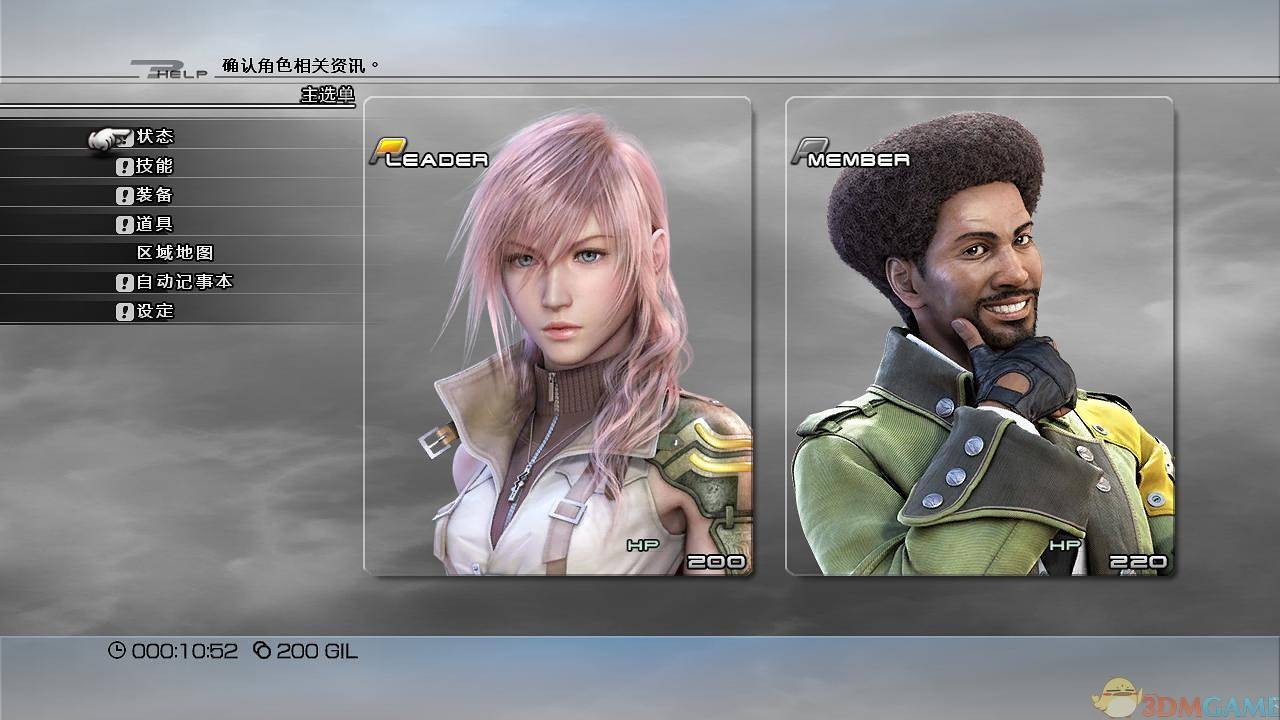Select the 技能 (Skills) menu entry

tap(155, 166)
